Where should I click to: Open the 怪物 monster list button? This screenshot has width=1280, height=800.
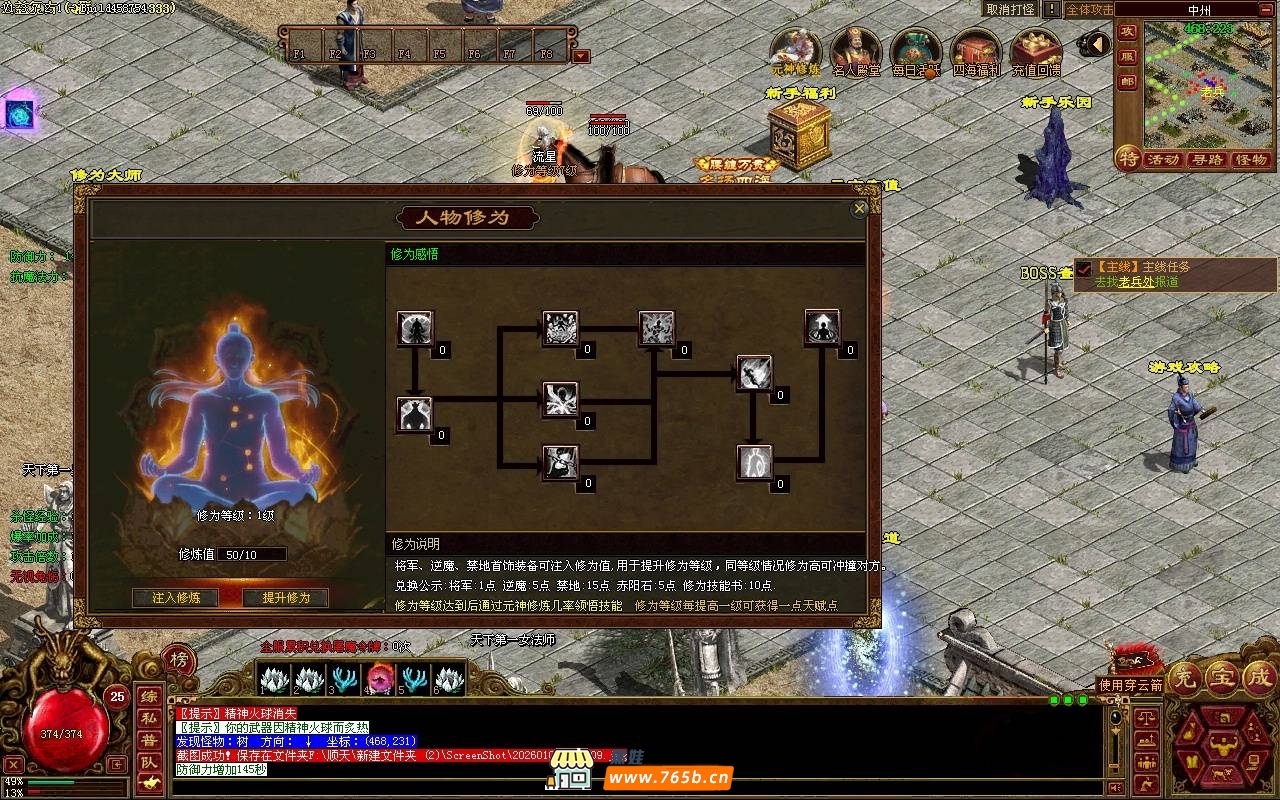pyautogui.click(x=1251, y=160)
